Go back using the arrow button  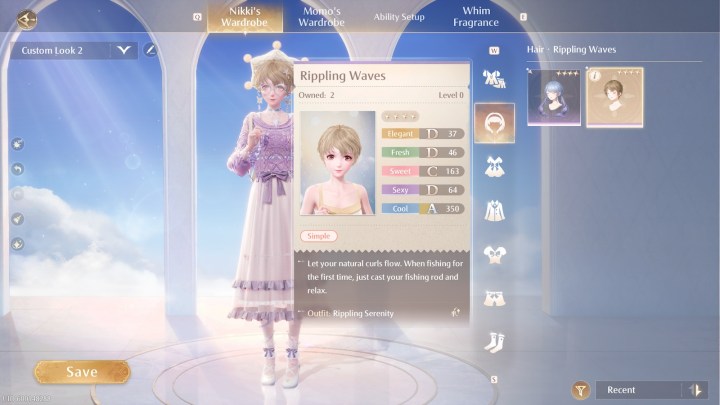(26, 17)
